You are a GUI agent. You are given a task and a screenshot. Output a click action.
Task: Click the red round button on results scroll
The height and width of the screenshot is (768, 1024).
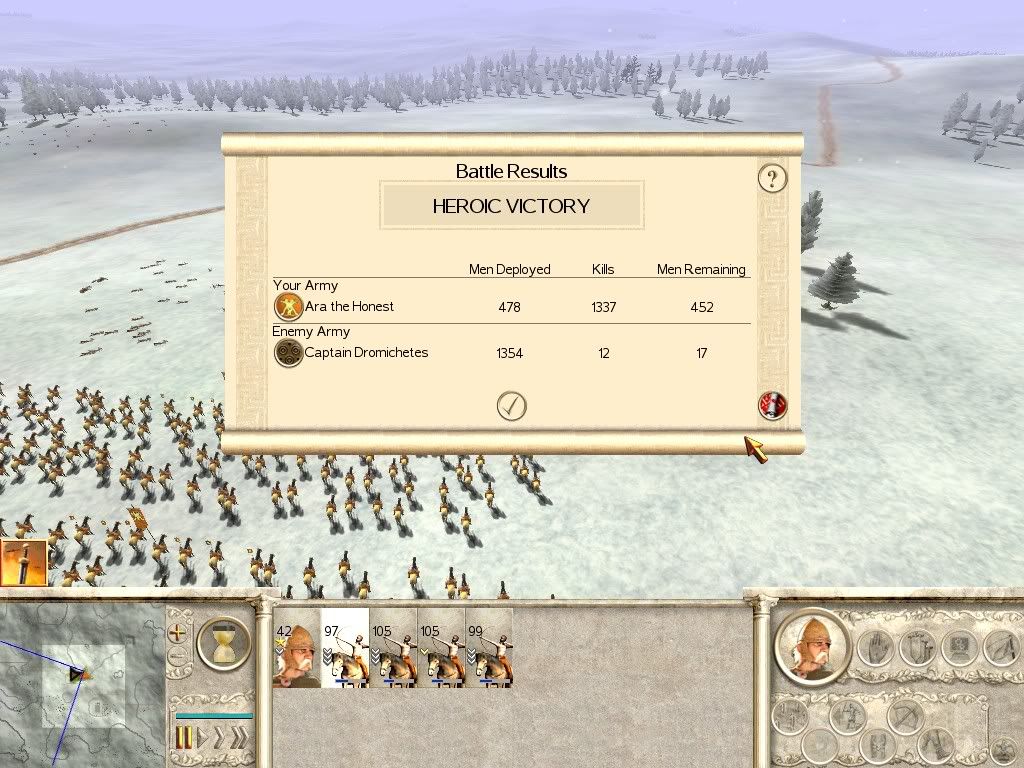tap(773, 405)
